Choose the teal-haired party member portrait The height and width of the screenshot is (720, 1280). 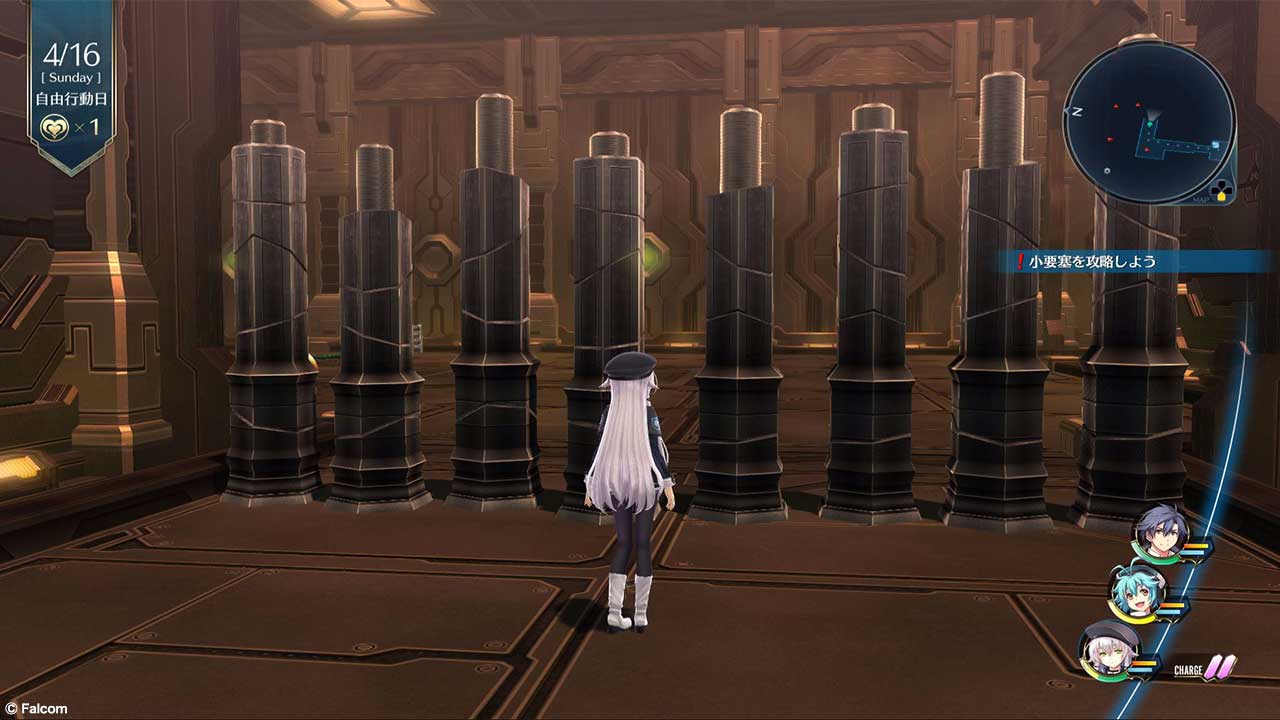[x=1136, y=594]
